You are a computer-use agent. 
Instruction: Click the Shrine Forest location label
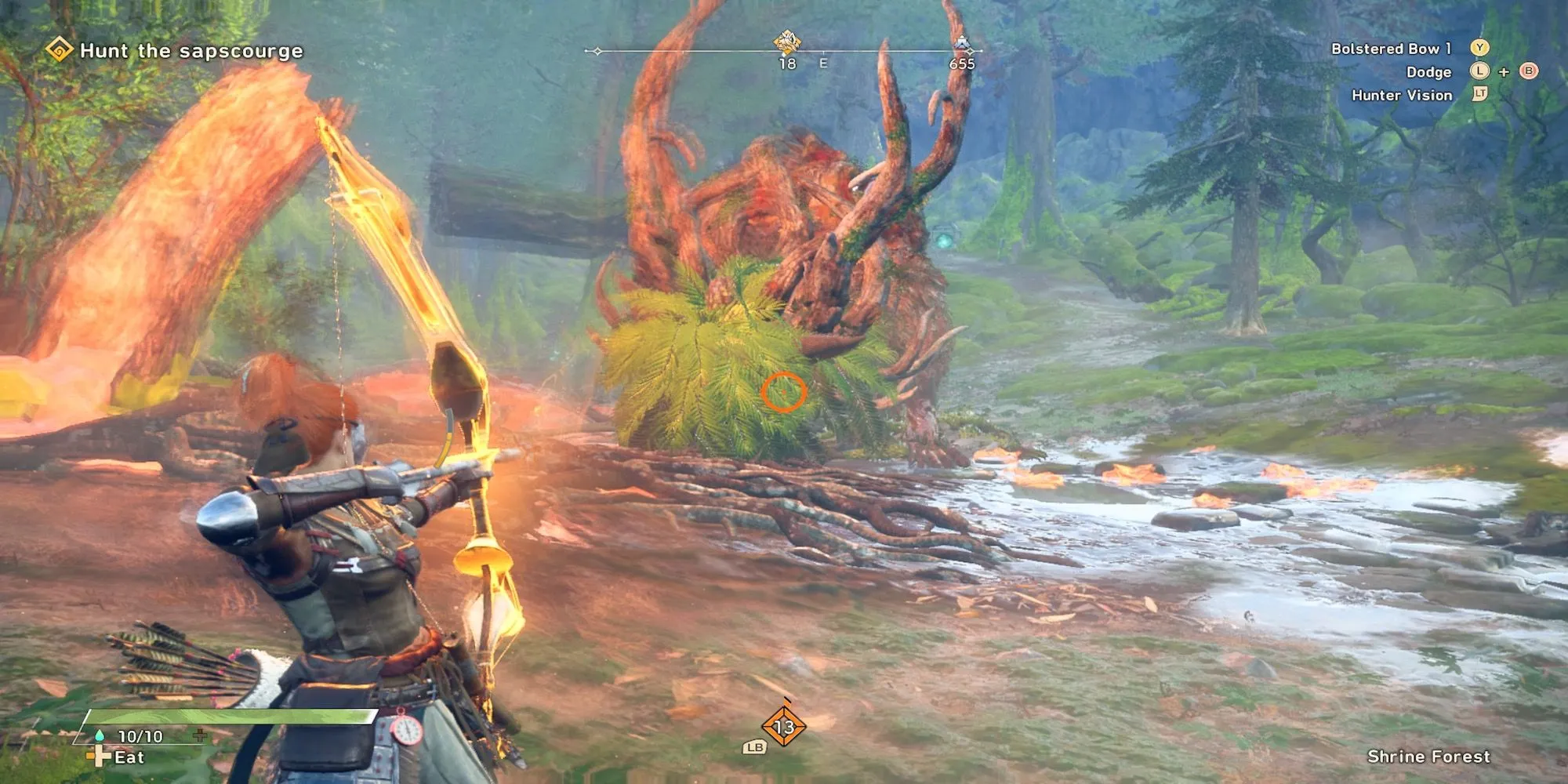pos(1428,756)
